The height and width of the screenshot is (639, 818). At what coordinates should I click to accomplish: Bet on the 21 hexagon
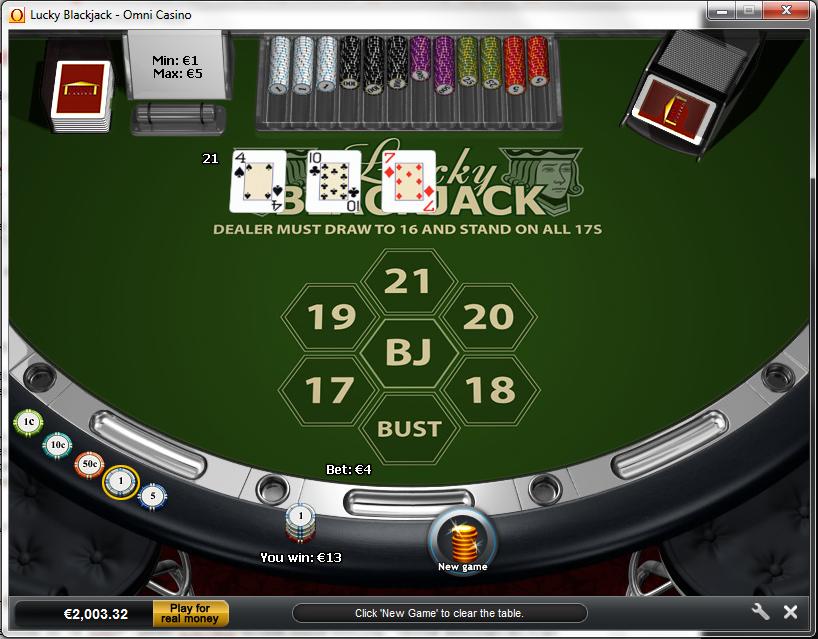(x=408, y=282)
